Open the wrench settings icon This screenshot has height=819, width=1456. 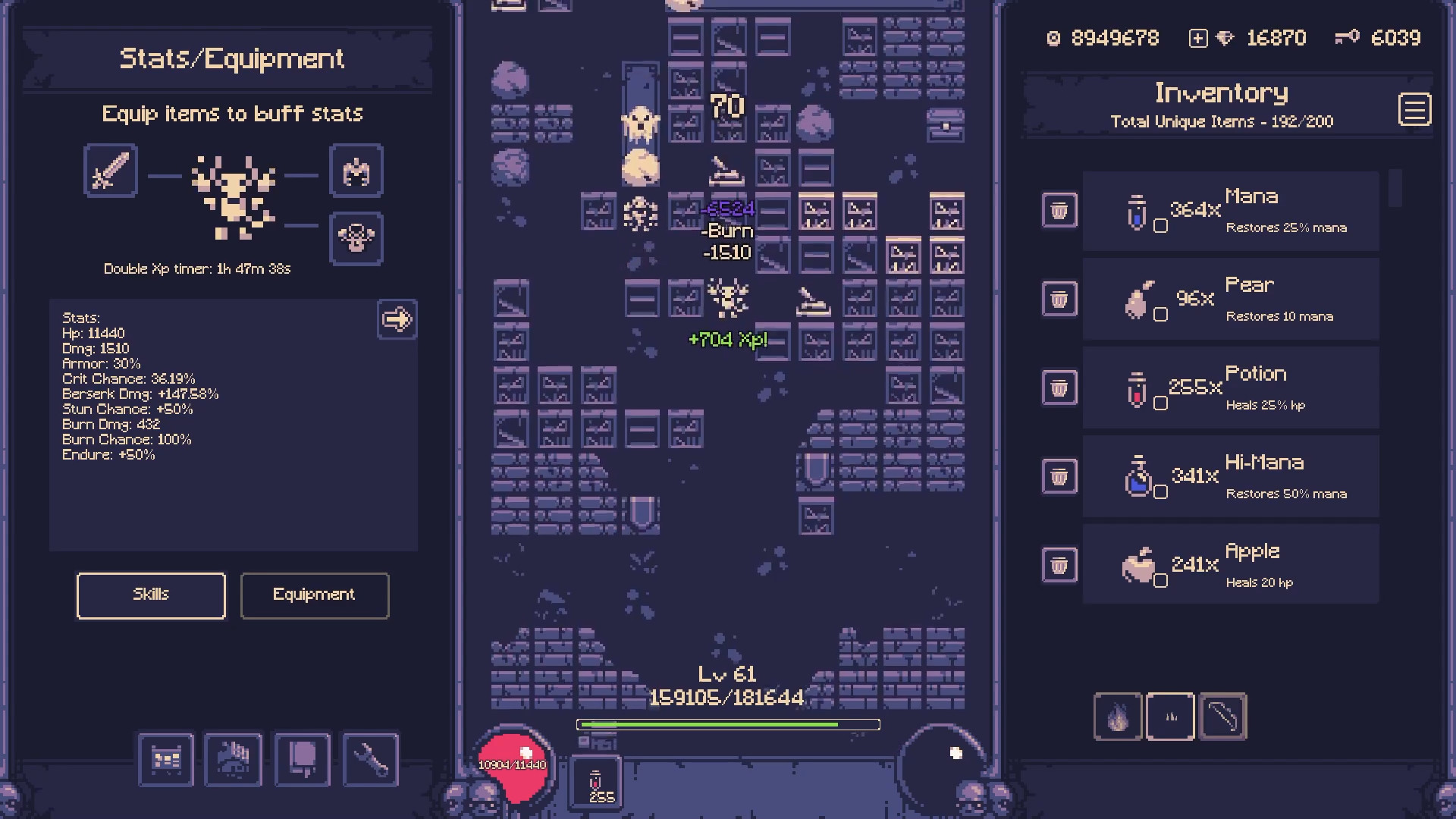click(x=371, y=760)
